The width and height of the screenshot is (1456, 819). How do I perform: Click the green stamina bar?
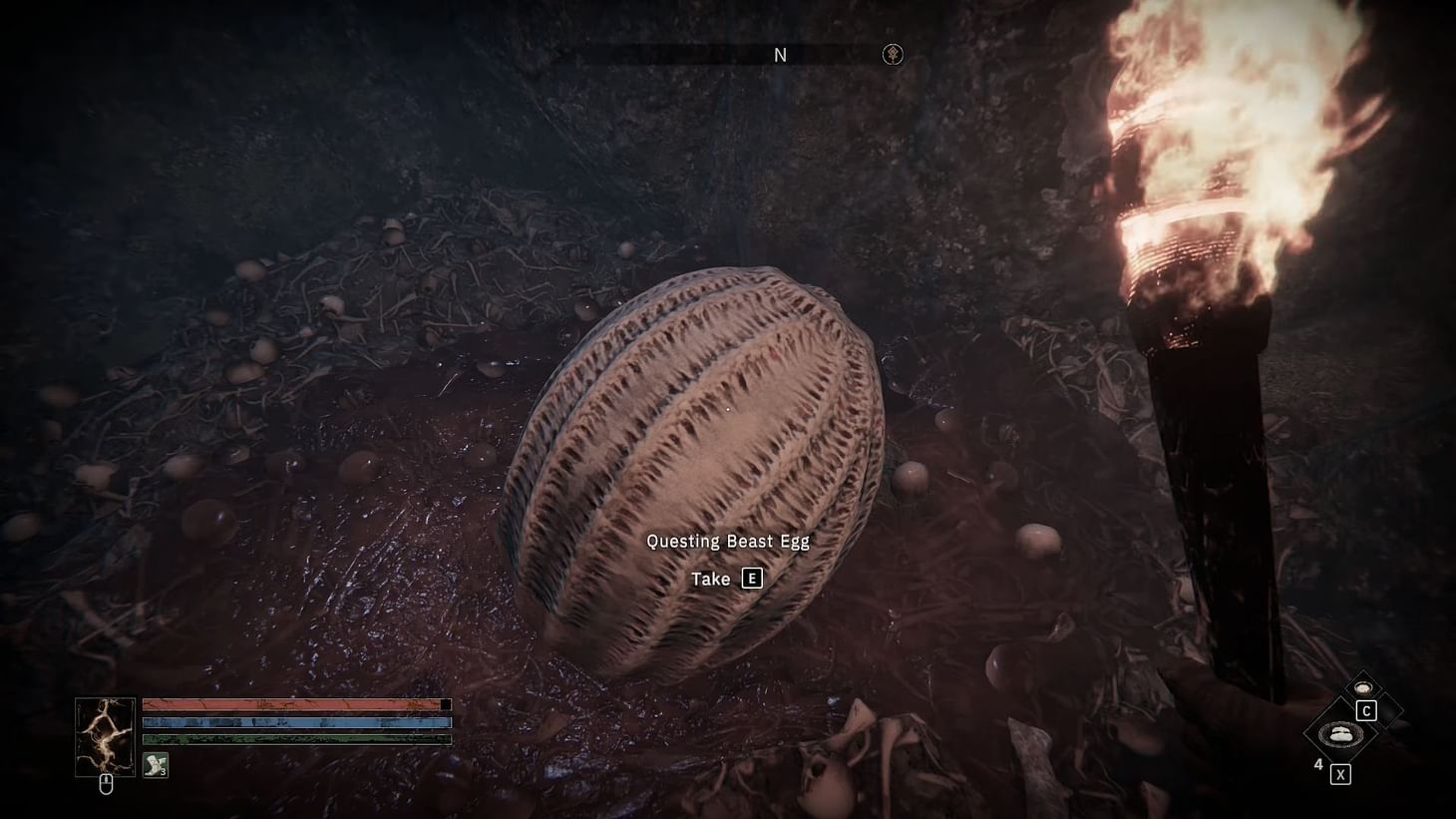[294, 738]
